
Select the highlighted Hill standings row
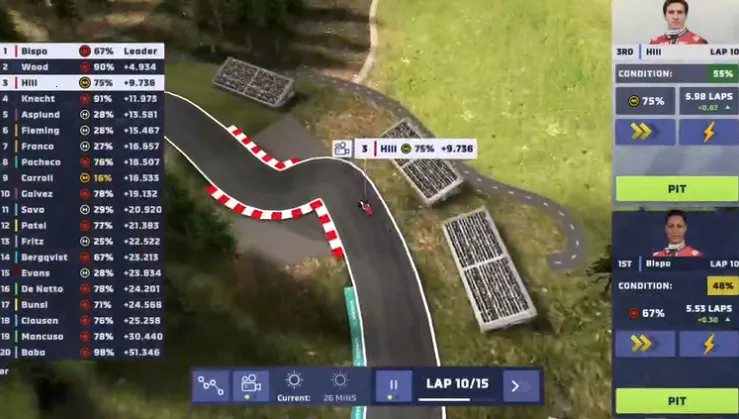(82, 83)
